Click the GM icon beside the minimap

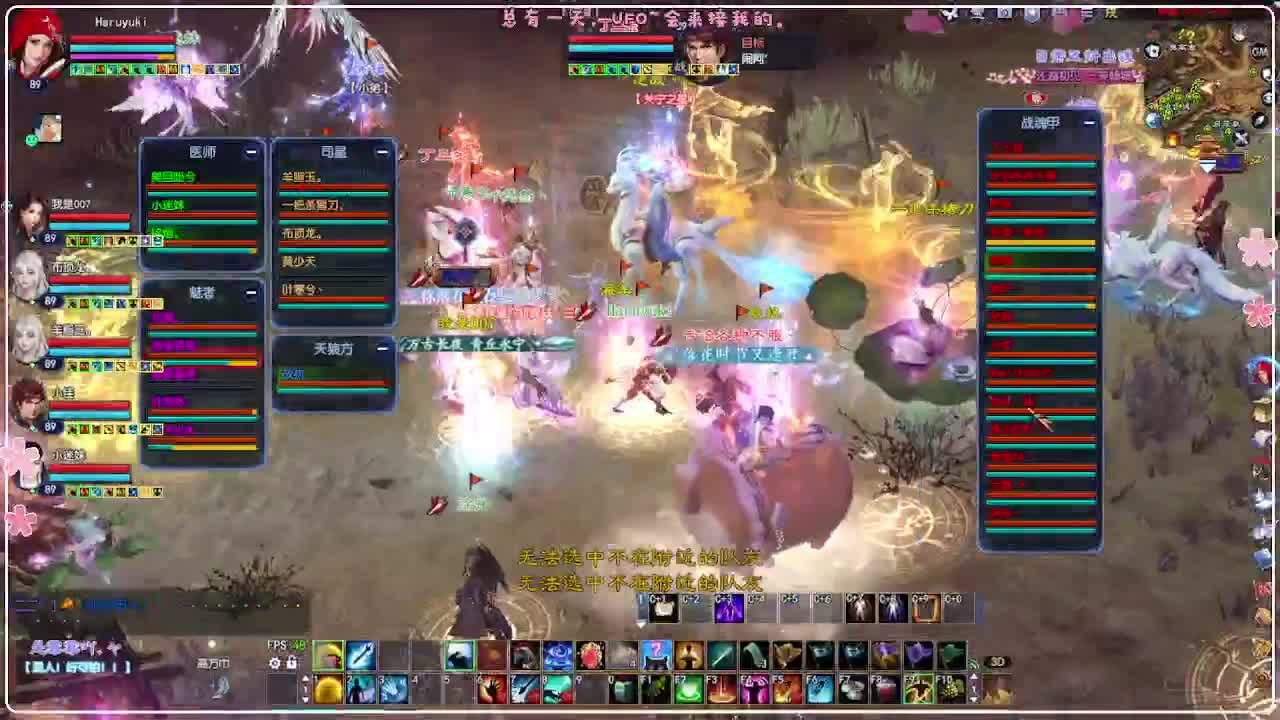coord(1257,51)
